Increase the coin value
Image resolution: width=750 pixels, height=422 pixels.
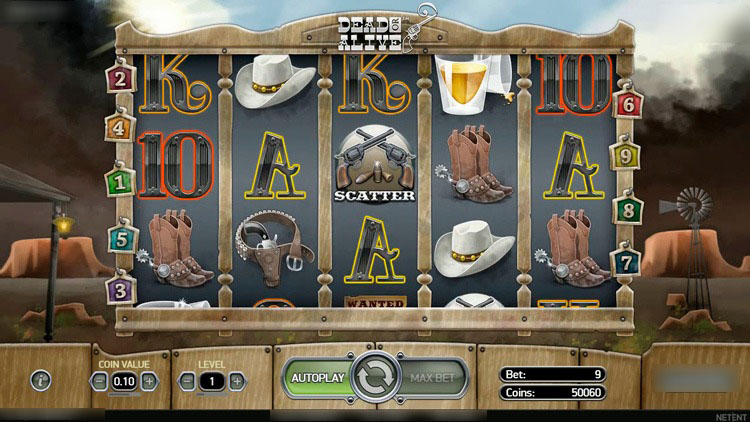[x=149, y=381]
